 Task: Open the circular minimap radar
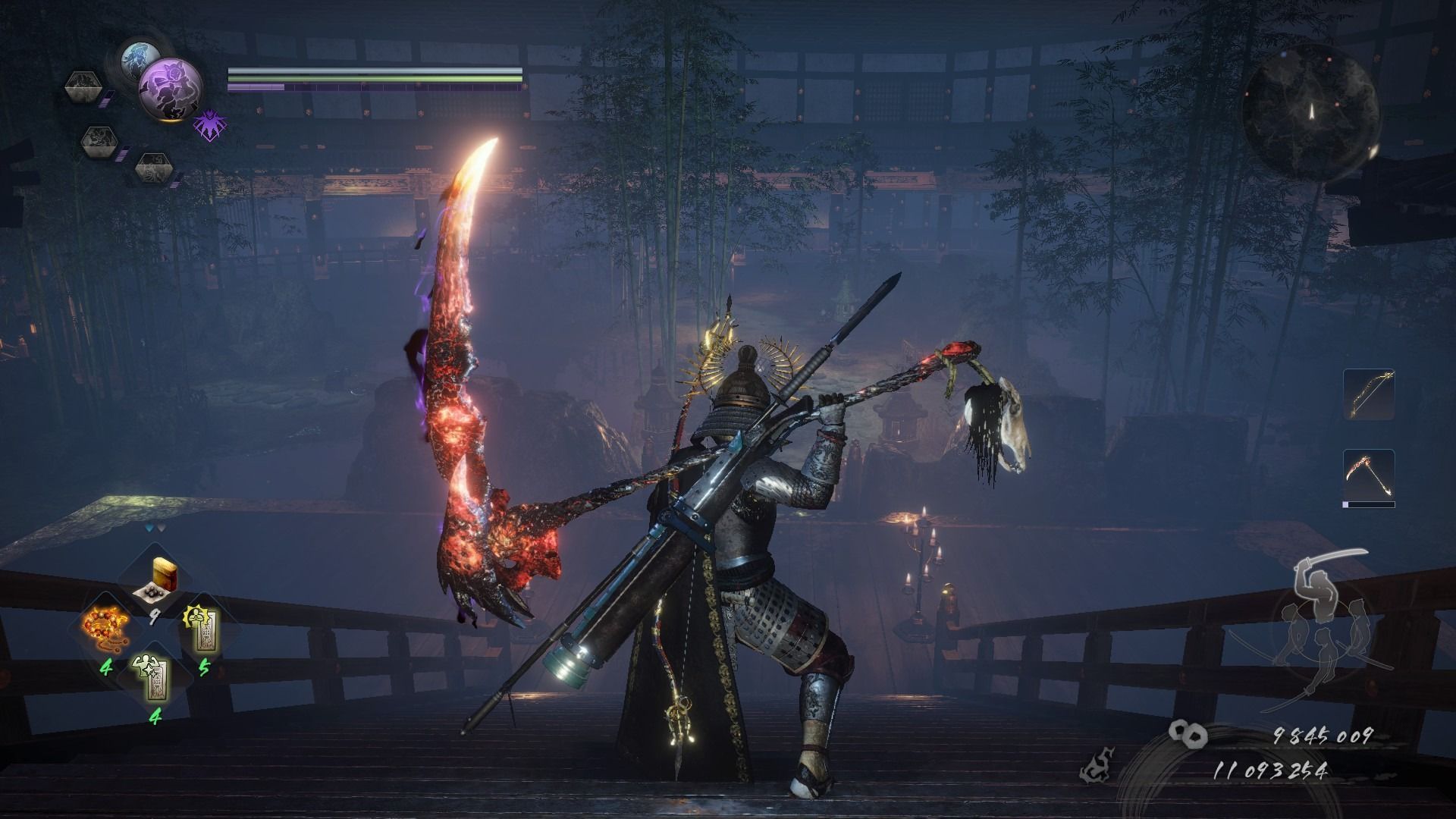[1310, 110]
